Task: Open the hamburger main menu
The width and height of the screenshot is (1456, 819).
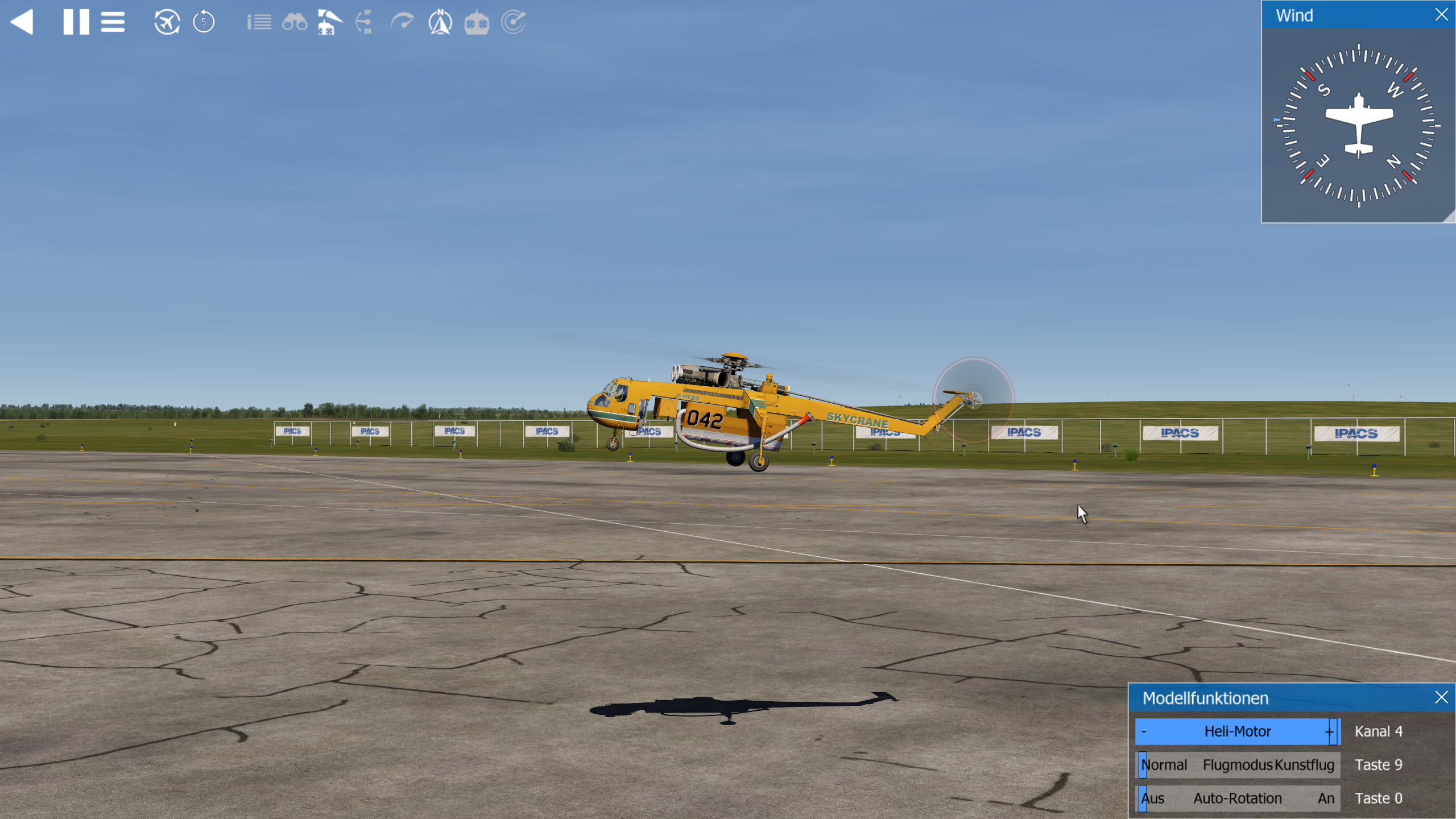Action: coord(113,22)
